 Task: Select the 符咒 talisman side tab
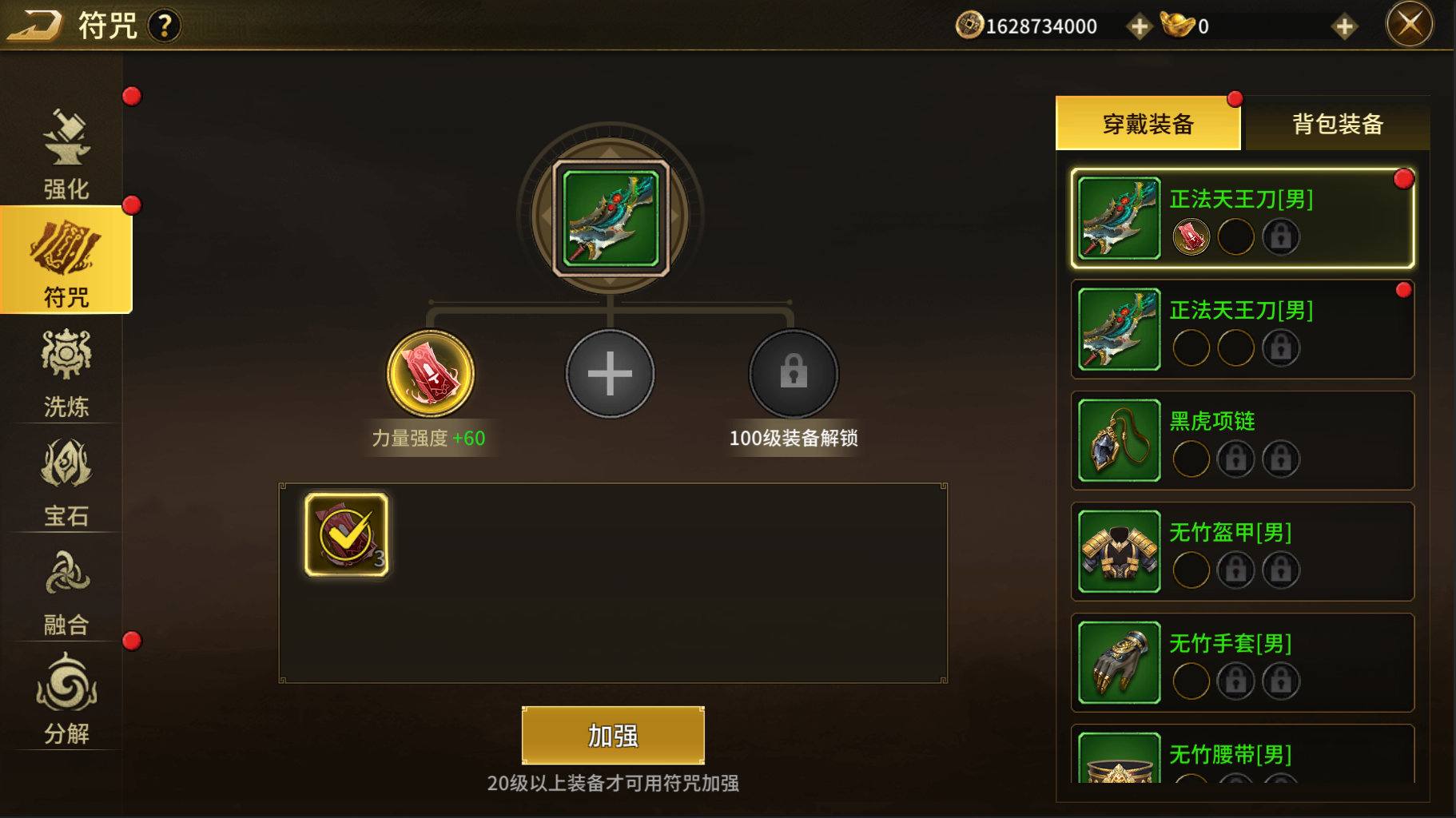66,261
